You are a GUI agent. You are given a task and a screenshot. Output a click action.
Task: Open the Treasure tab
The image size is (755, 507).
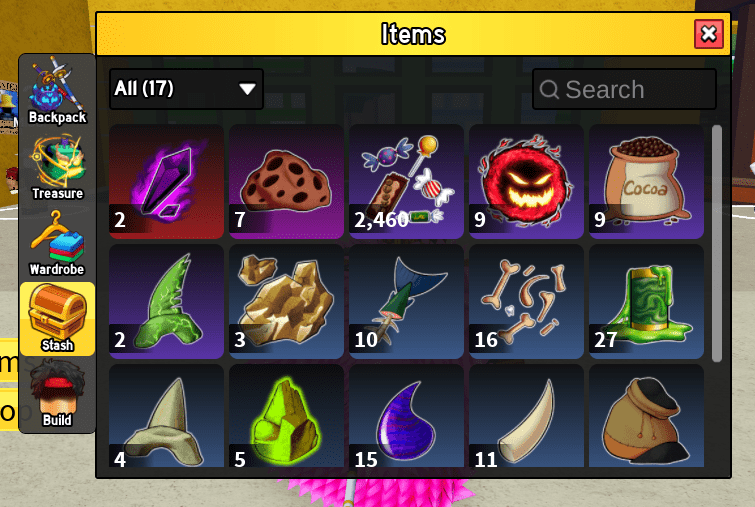pyautogui.click(x=57, y=167)
